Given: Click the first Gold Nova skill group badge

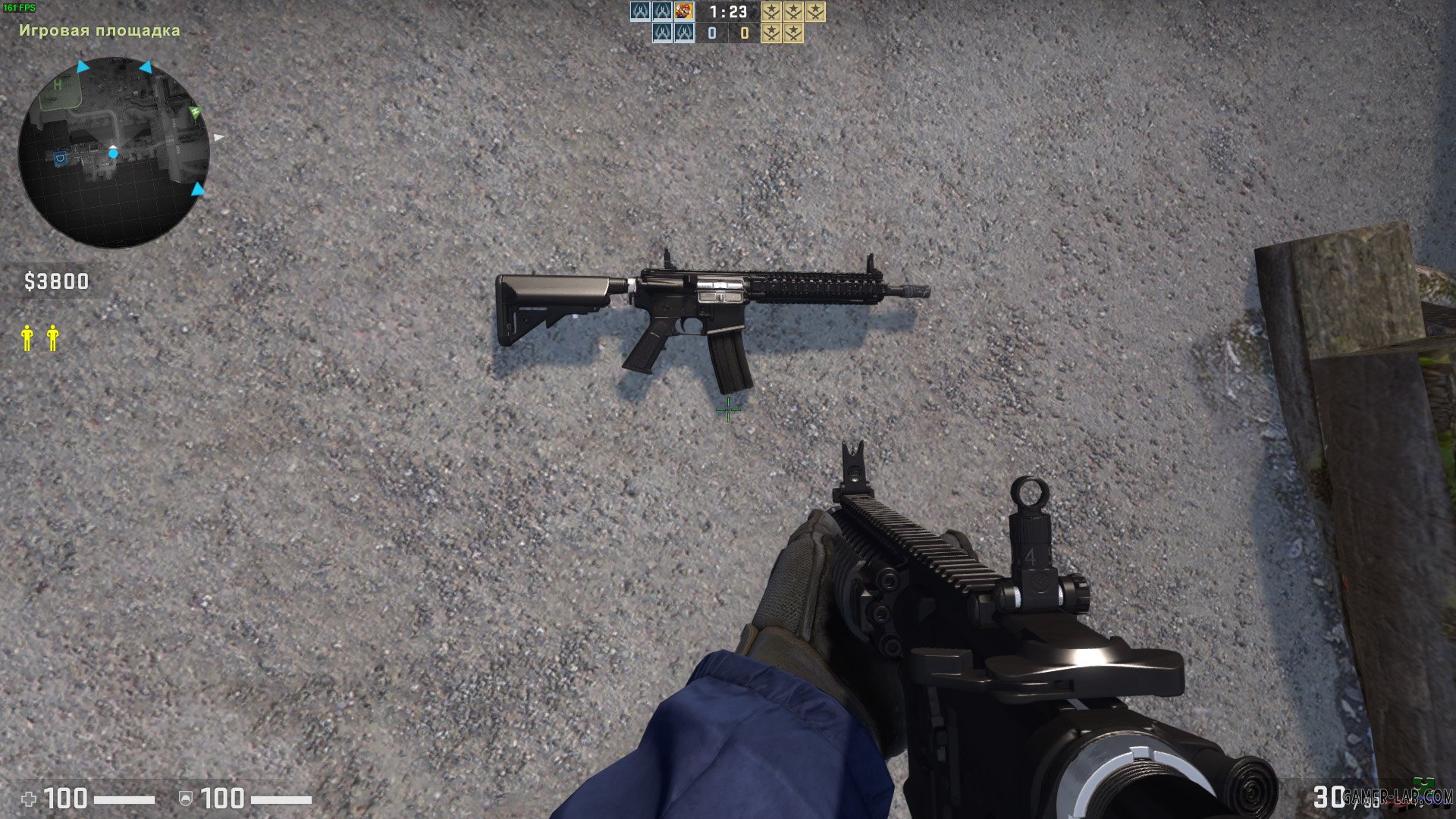Looking at the screenshot, I should (x=771, y=12).
